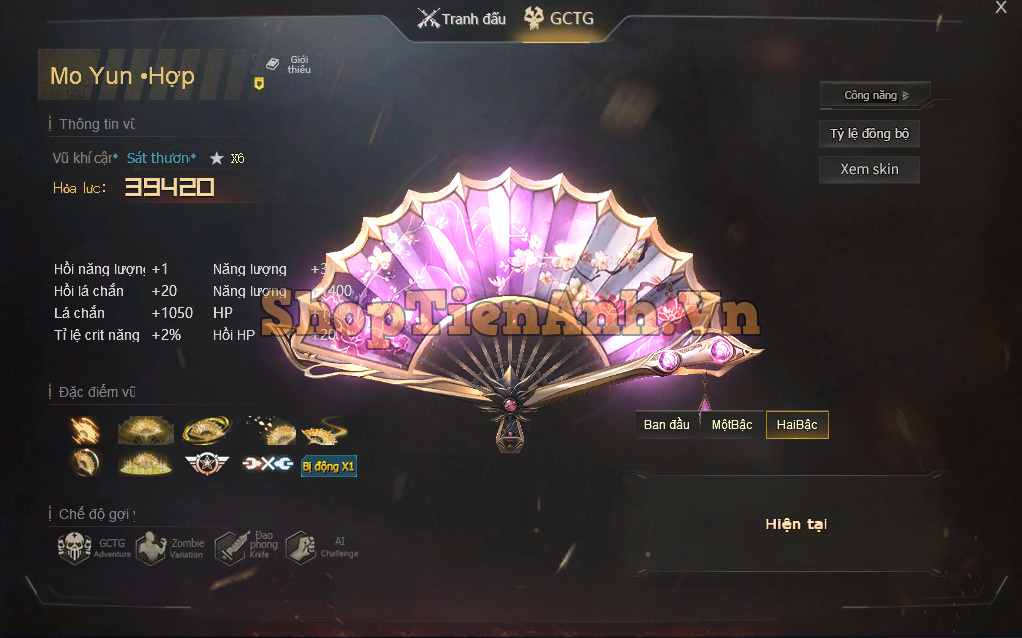Screen dimensions: 1022x638
Task: Click the Xem skin button
Action: (x=869, y=169)
